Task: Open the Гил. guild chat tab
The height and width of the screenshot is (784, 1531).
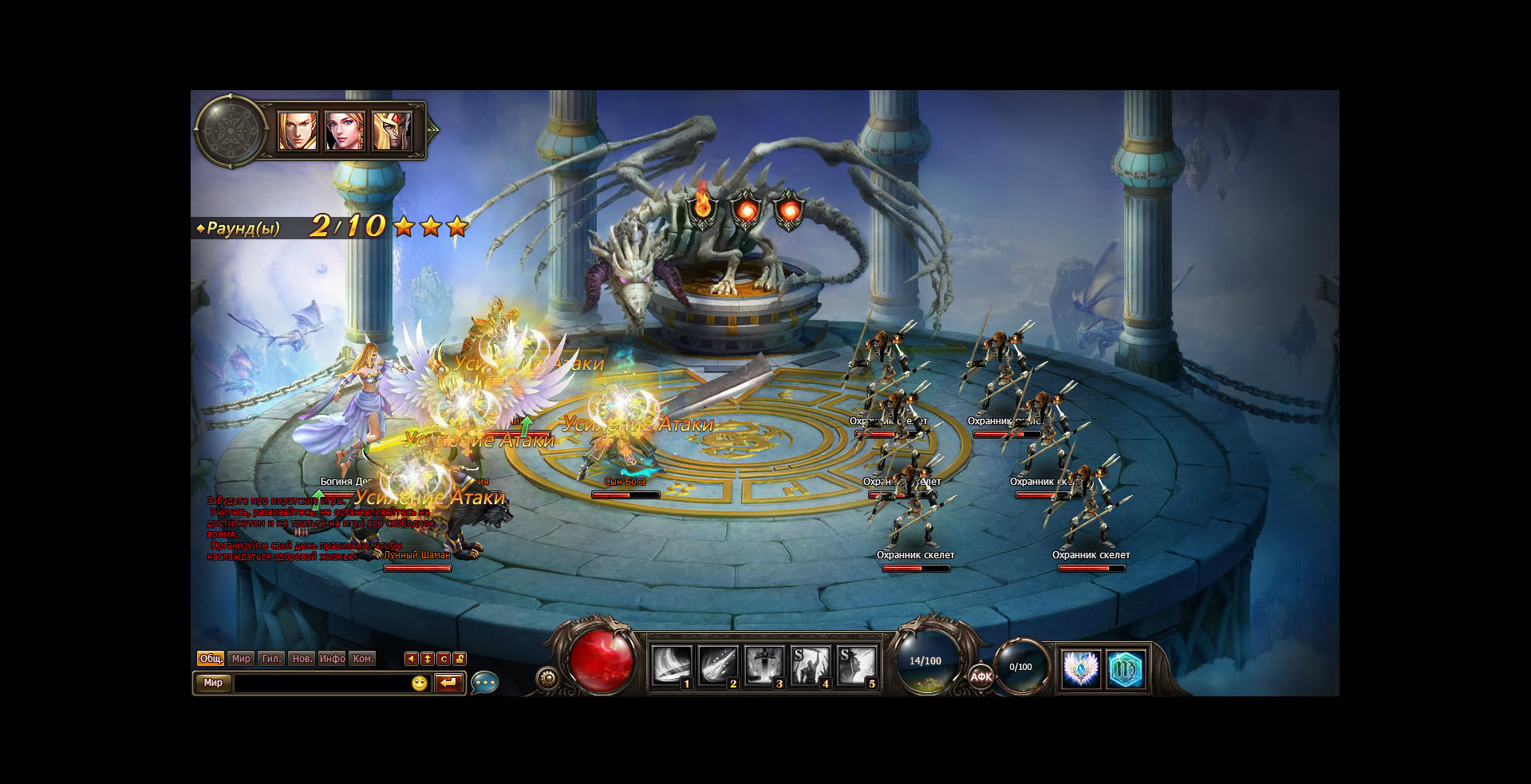Action: (x=271, y=659)
